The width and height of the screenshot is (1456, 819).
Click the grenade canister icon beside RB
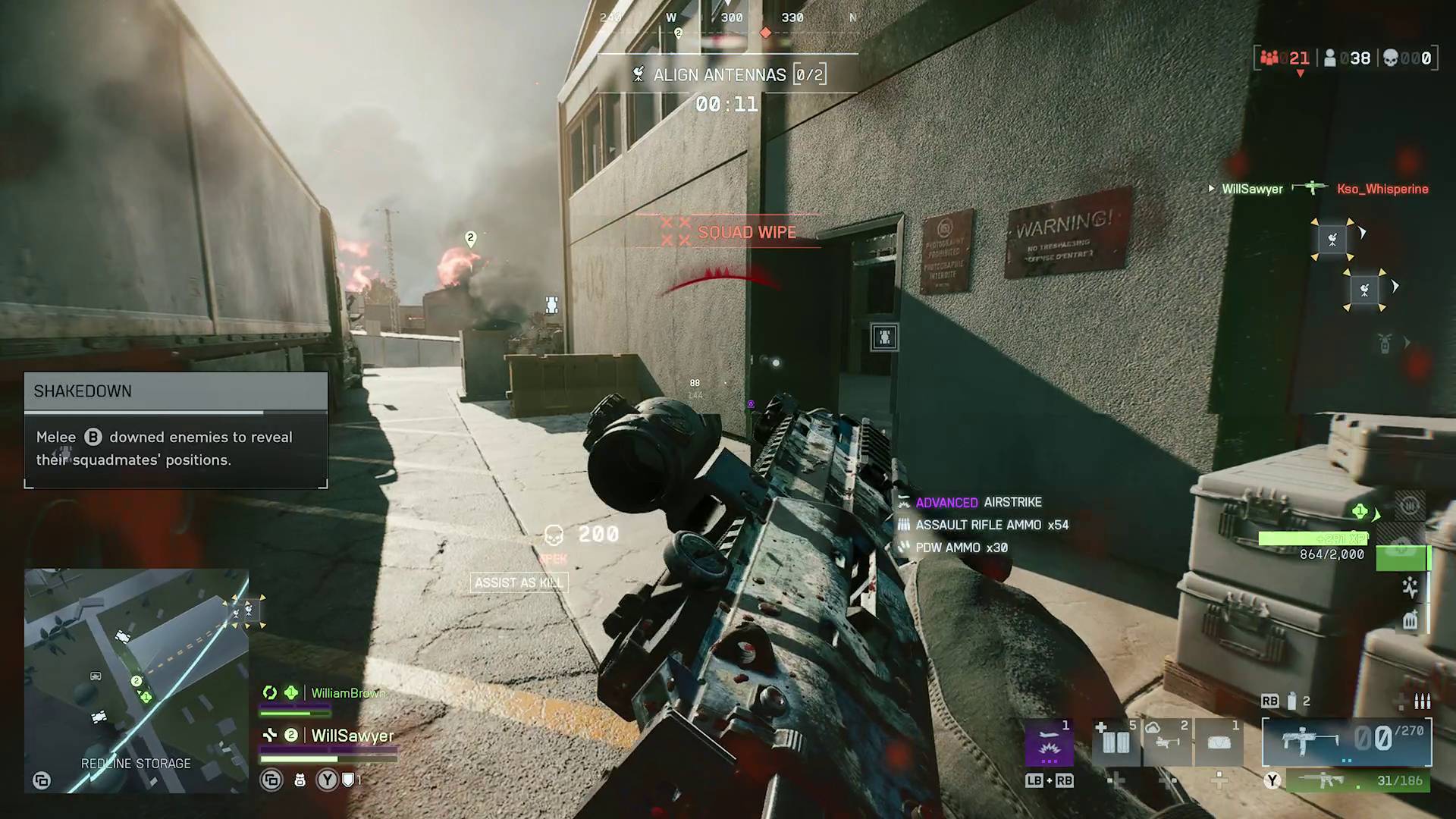[x=1291, y=700]
